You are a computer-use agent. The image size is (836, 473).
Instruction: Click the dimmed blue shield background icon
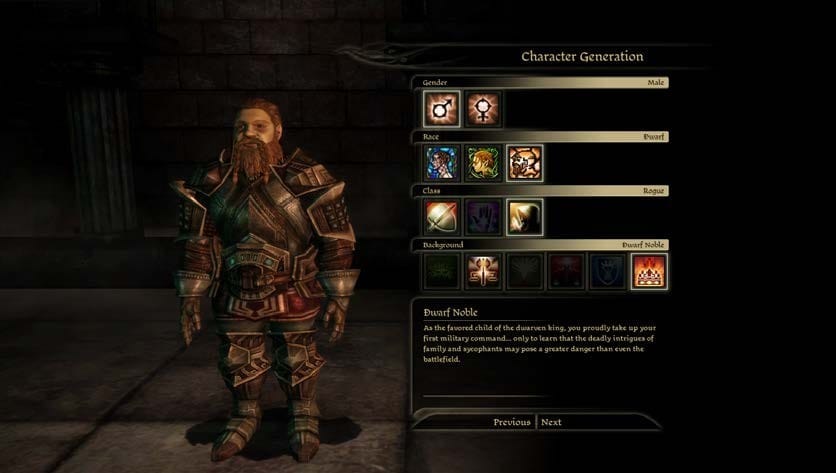click(x=607, y=271)
